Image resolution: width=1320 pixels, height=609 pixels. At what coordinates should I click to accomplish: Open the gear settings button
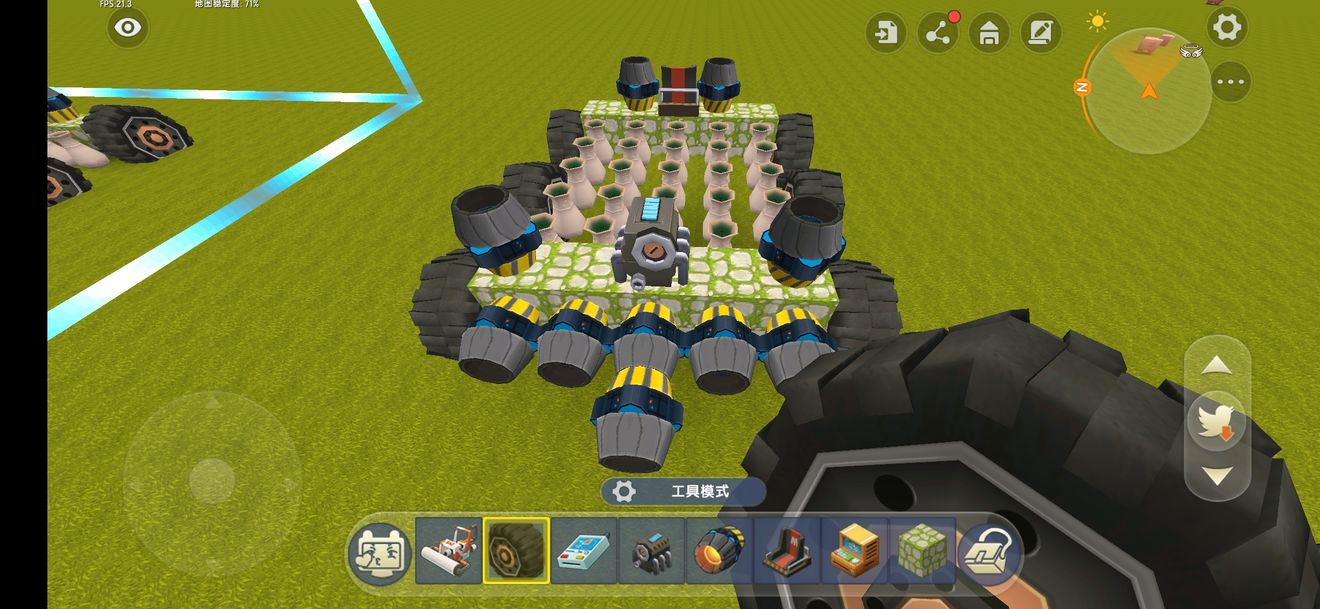[x=1227, y=27]
